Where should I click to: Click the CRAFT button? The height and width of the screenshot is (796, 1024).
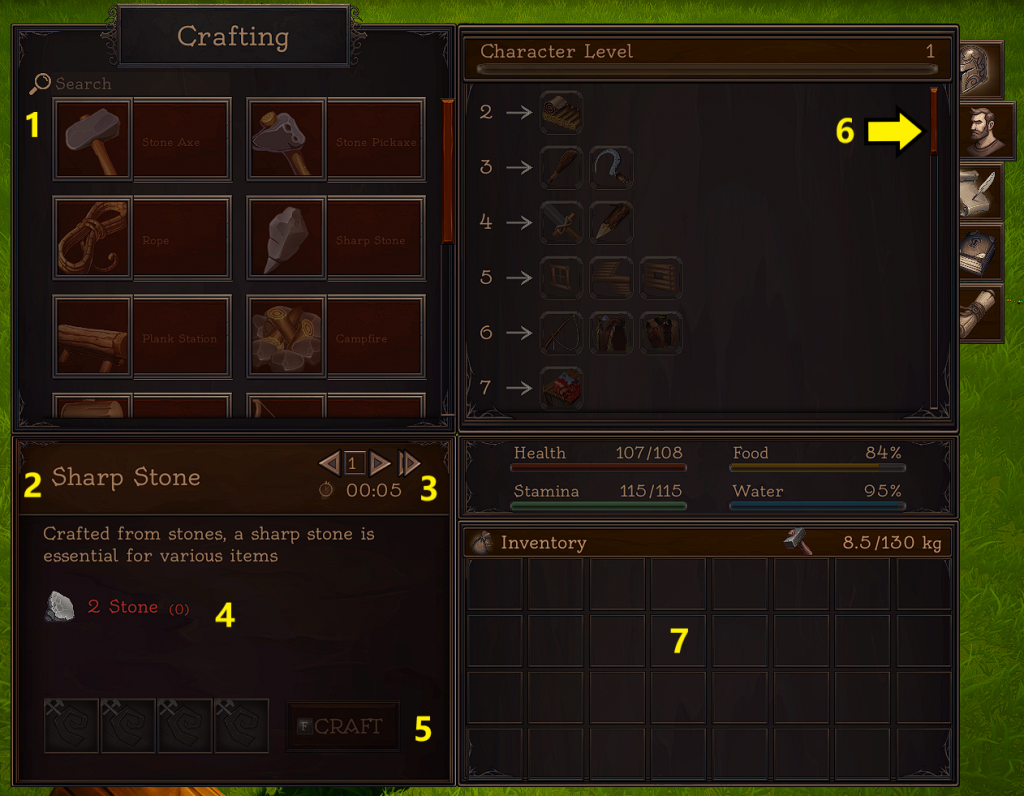(342, 726)
